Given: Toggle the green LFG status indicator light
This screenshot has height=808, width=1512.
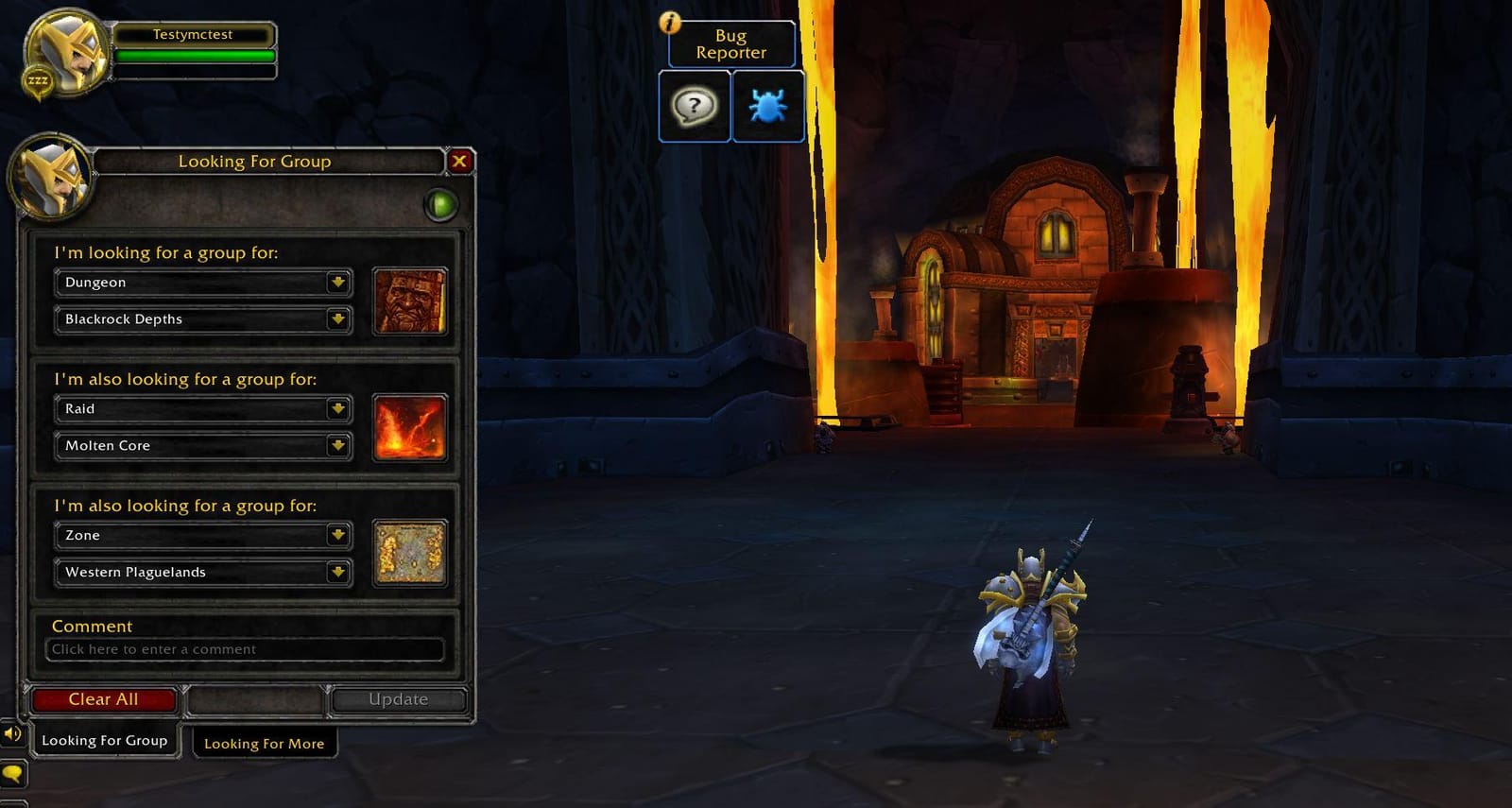Looking at the screenshot, I should tap(440, 203).
